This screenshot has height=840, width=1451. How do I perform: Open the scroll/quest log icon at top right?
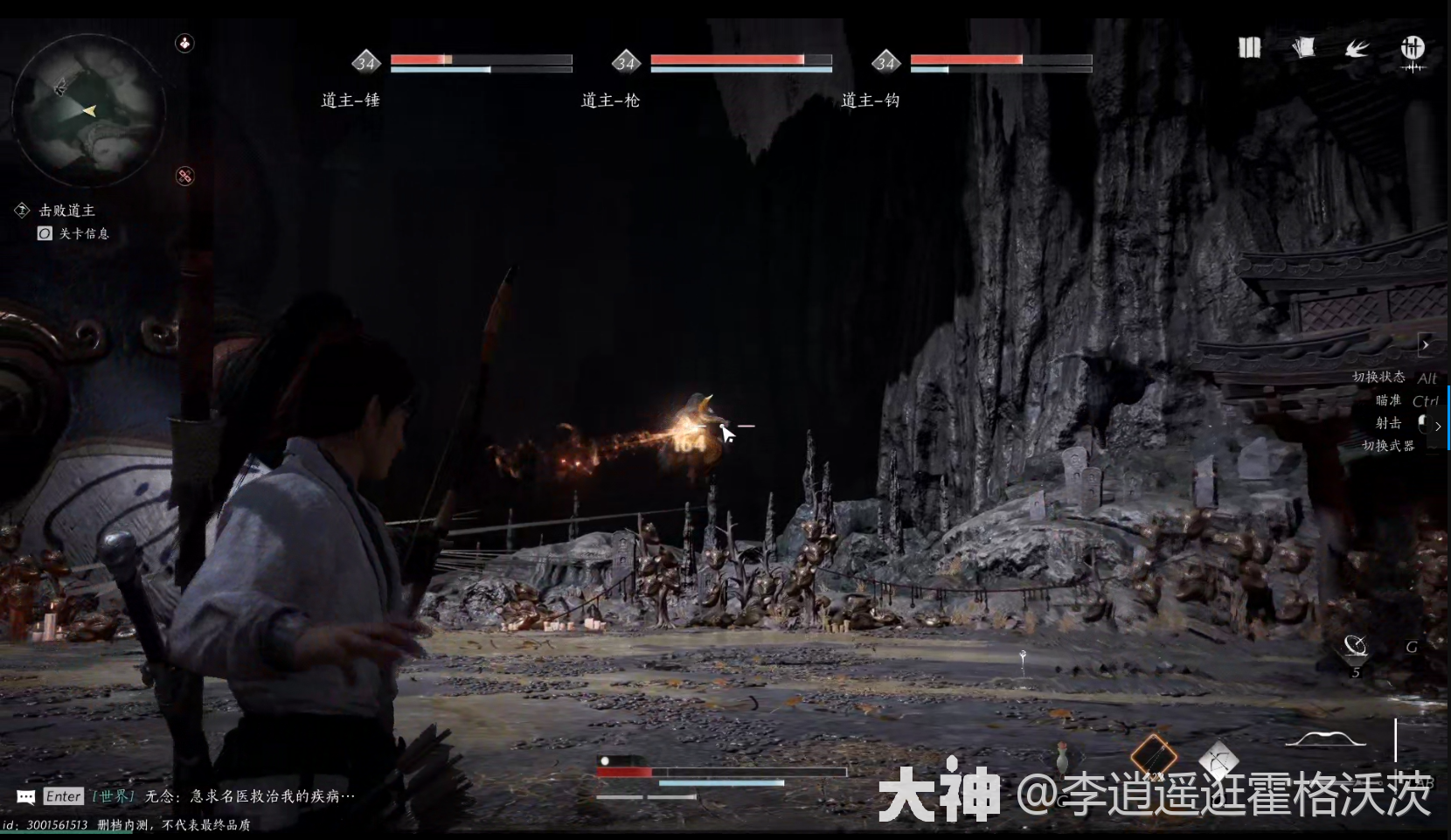tap(1304, 47)
